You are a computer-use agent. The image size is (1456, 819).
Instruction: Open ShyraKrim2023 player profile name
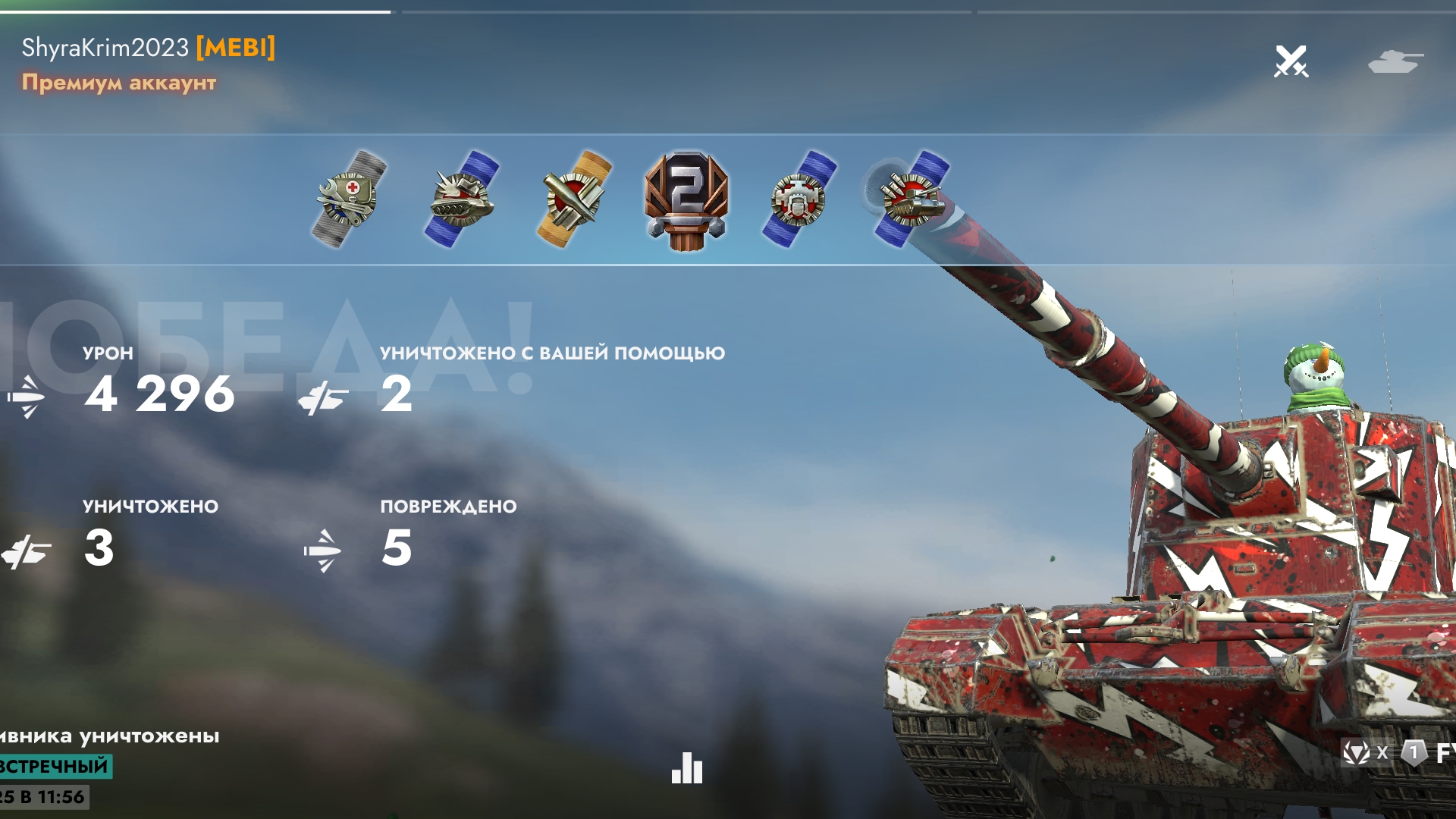click(105, 48)
